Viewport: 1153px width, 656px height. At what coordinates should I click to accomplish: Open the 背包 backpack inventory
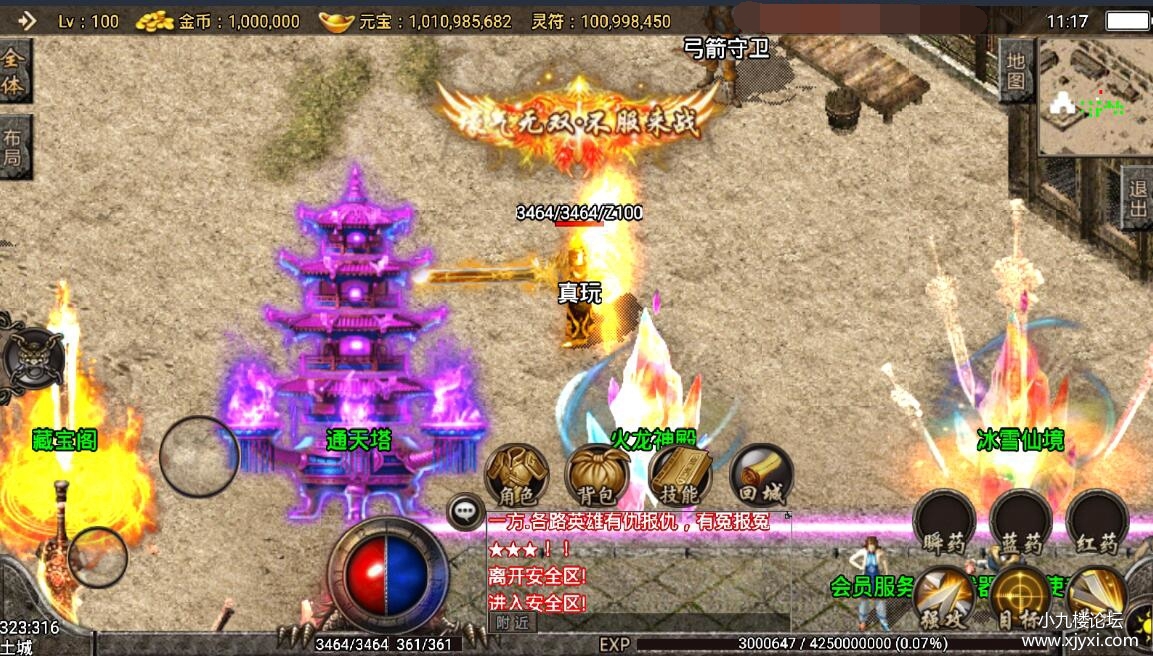pos(597,475)
